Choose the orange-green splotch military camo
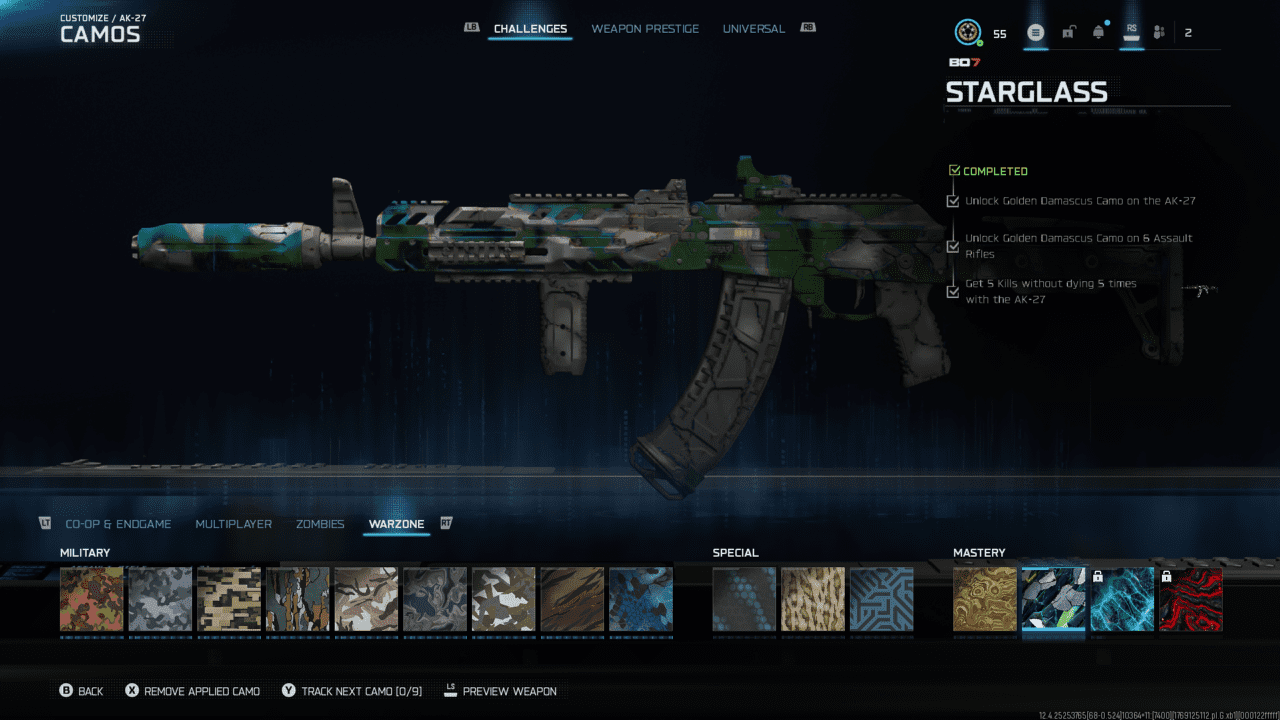 pos(92,599)
